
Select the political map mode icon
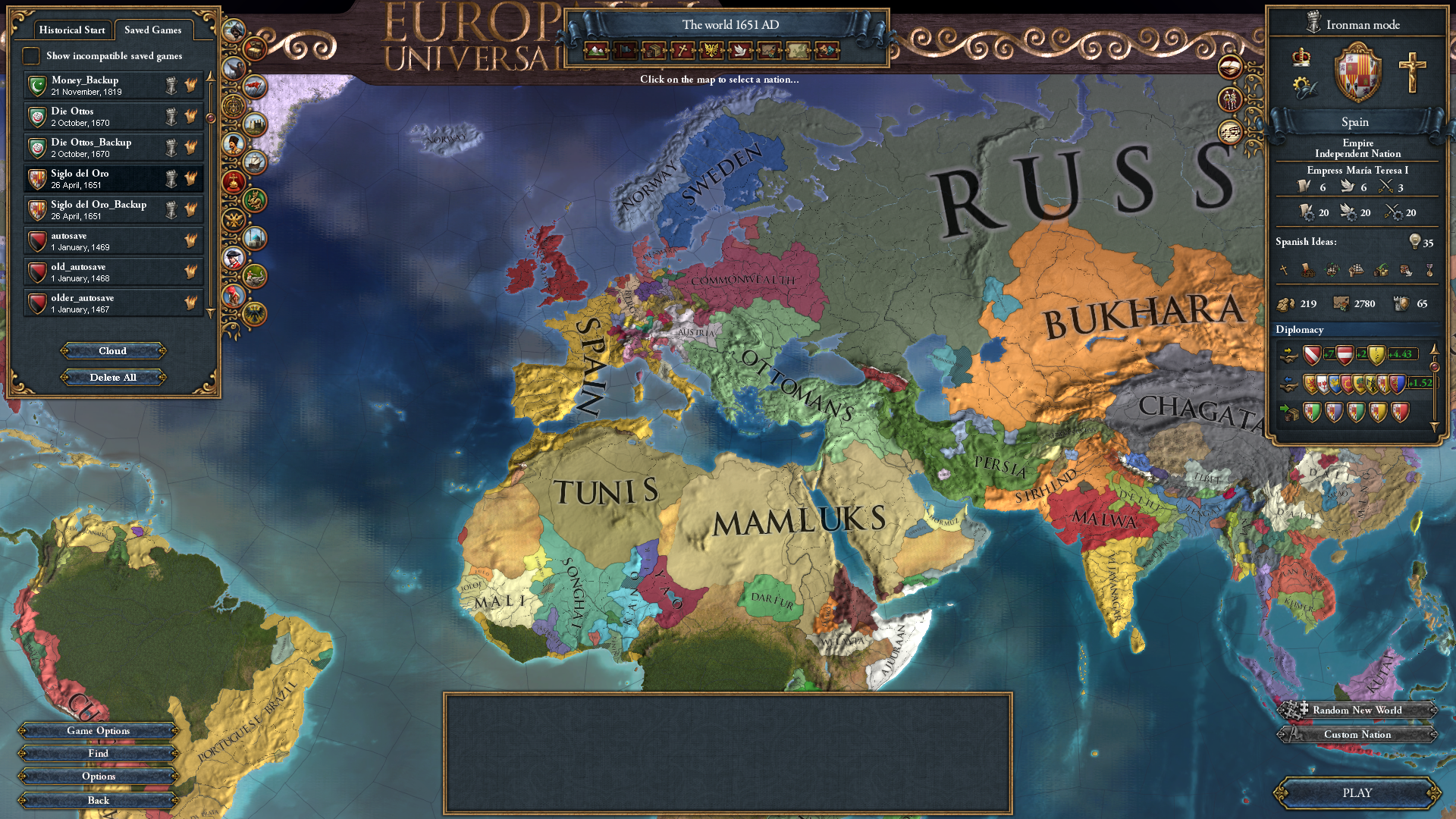click(x=624, y=52)
